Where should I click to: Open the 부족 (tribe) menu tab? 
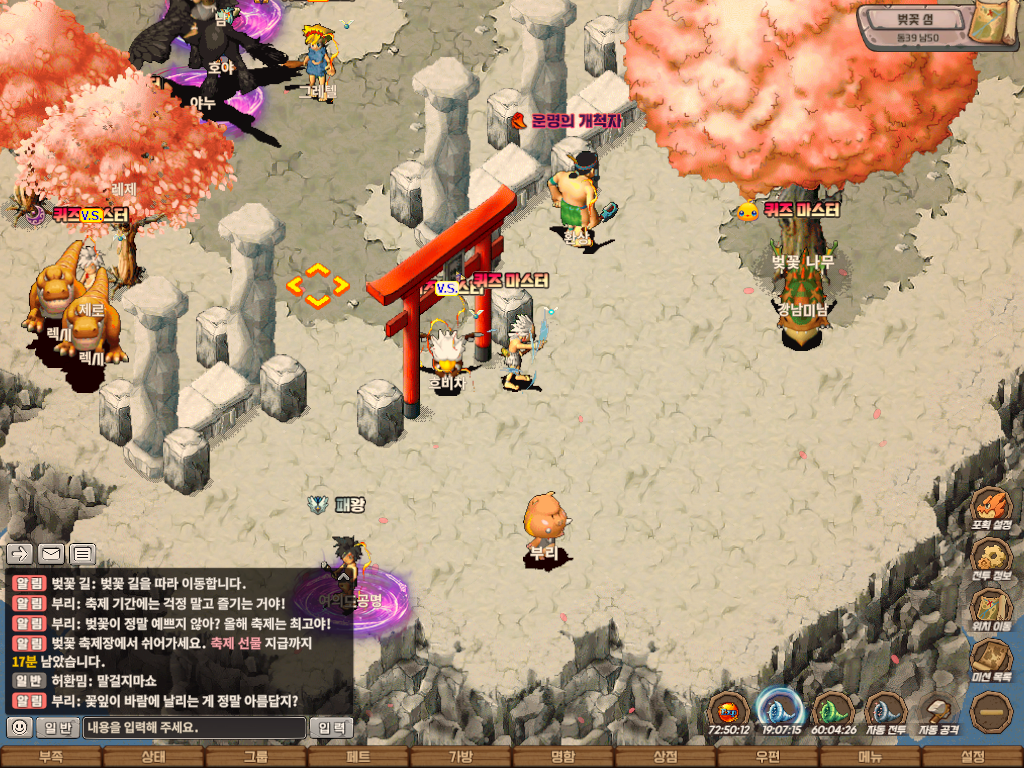(50, 757)
